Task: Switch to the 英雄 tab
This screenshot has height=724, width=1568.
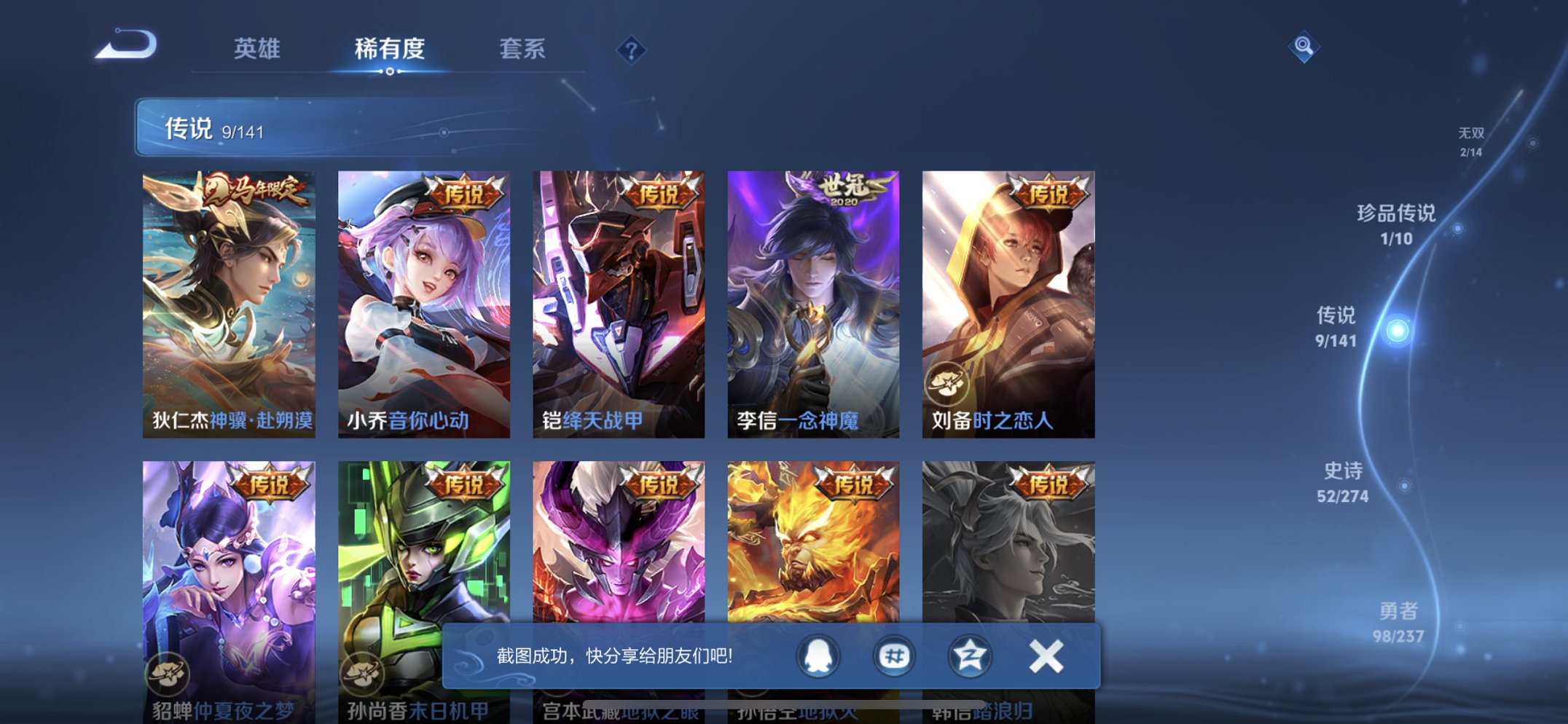Action: pyautogui.click(x=256, y=49)
